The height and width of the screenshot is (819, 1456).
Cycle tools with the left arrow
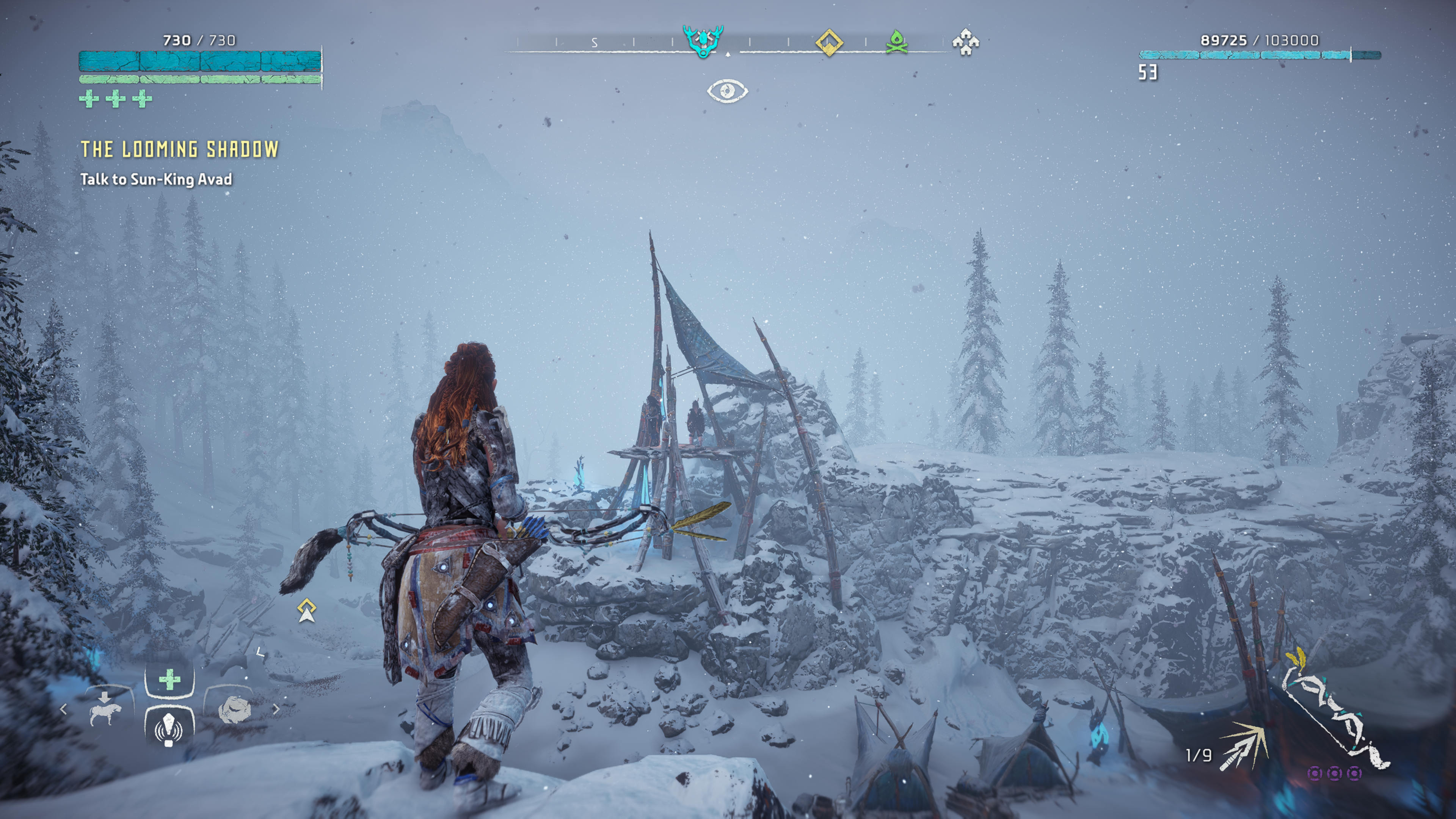(63, 709)
